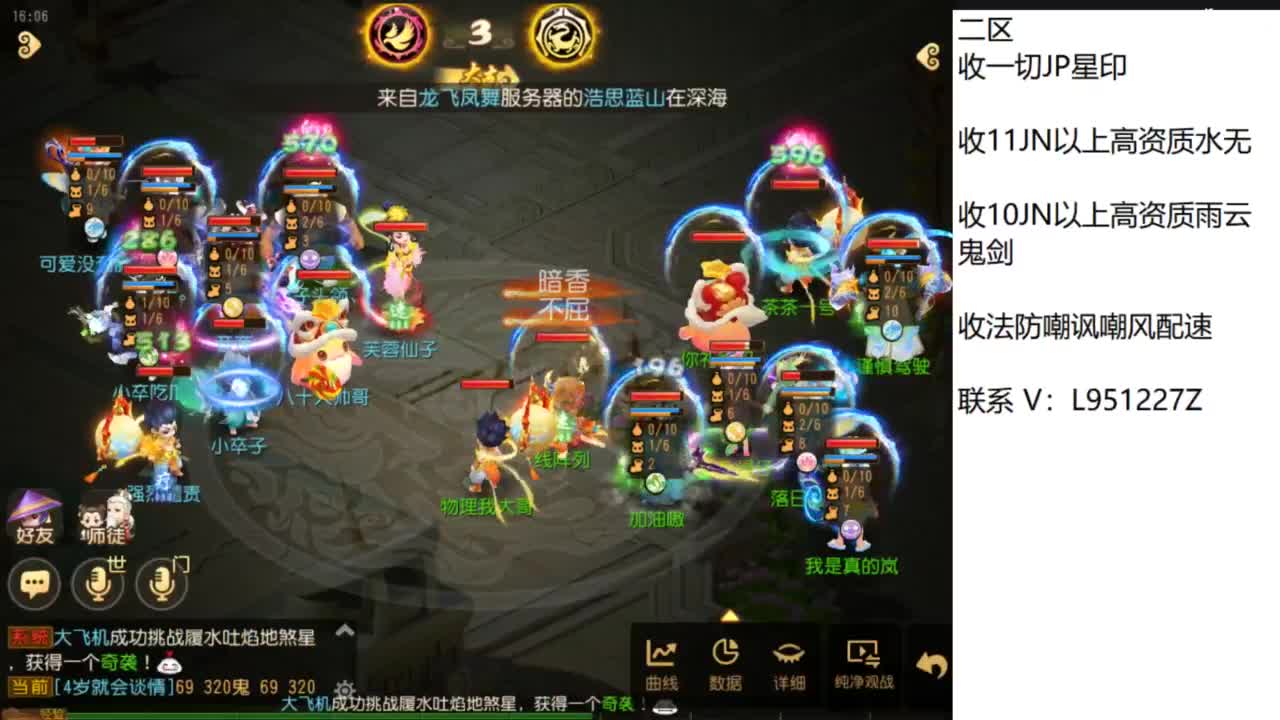Open the 曲线 battle curve panel
Viewport: 1280px width, 720px height.
coord(663,663)
